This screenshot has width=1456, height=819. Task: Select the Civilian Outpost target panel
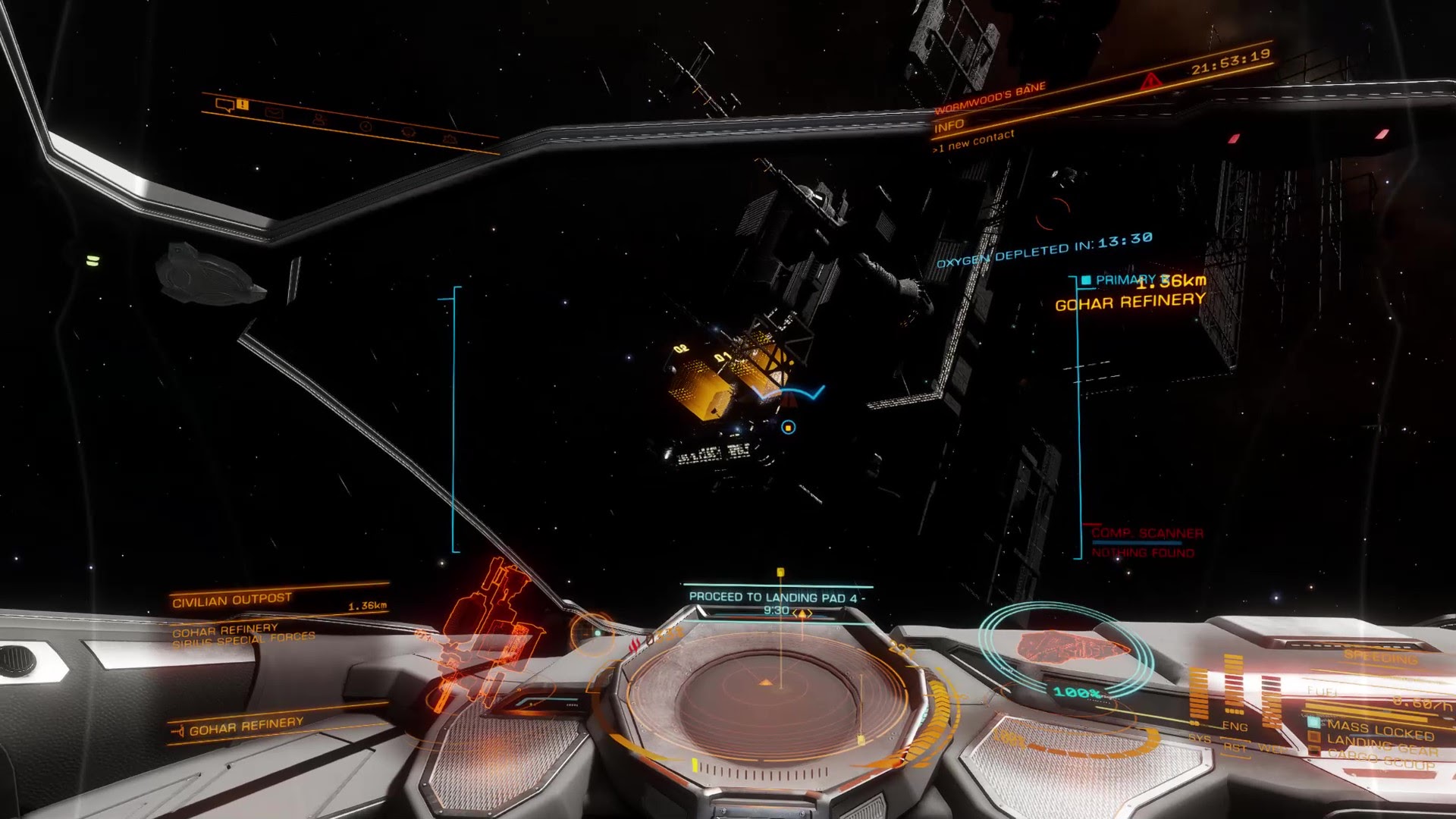tap(232, 601)
